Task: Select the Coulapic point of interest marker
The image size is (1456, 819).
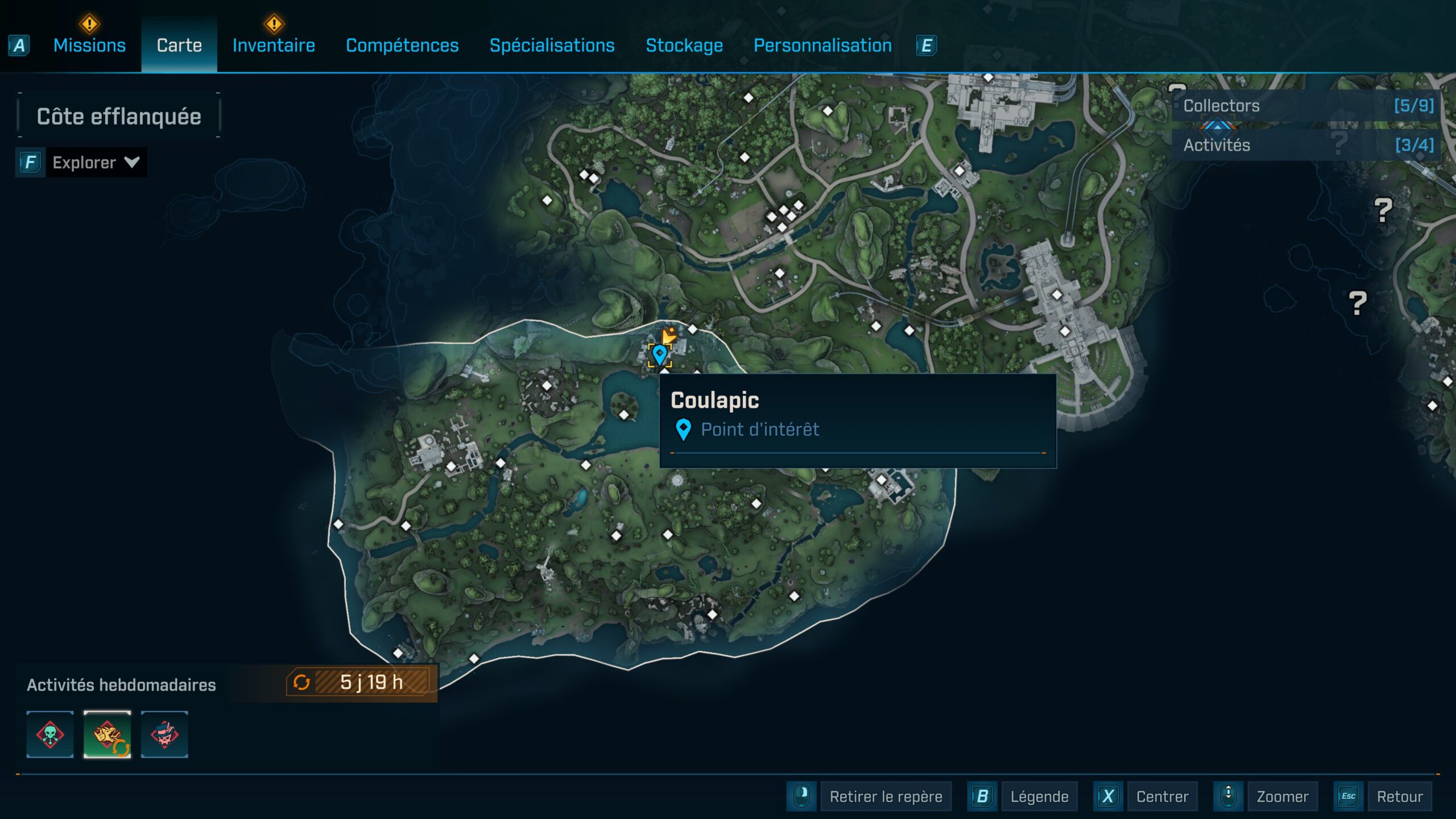Action: 659,355
